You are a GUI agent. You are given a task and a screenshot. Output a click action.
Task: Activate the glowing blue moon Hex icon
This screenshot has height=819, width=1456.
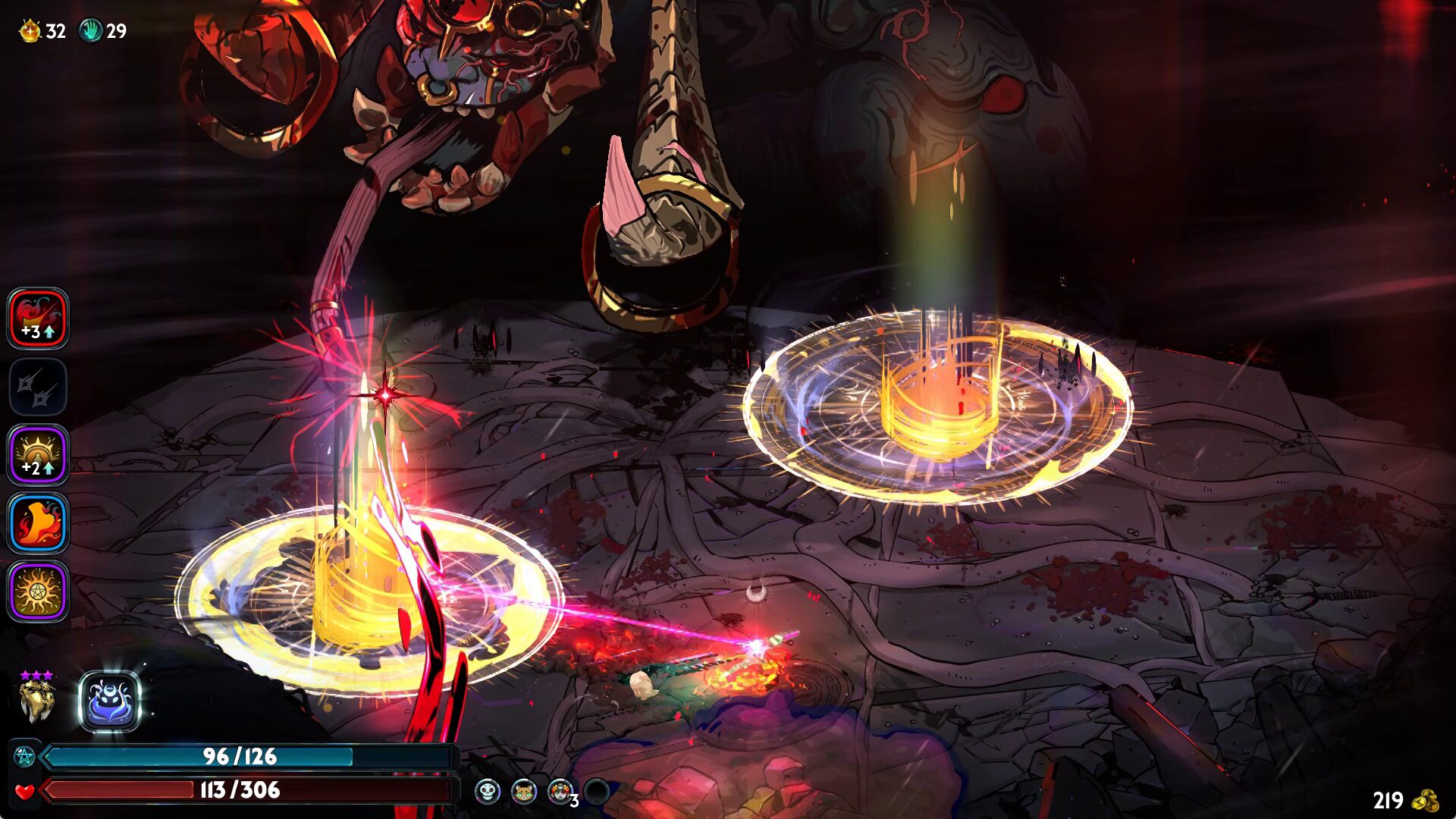pyautogui.click(x=110, y=701)
